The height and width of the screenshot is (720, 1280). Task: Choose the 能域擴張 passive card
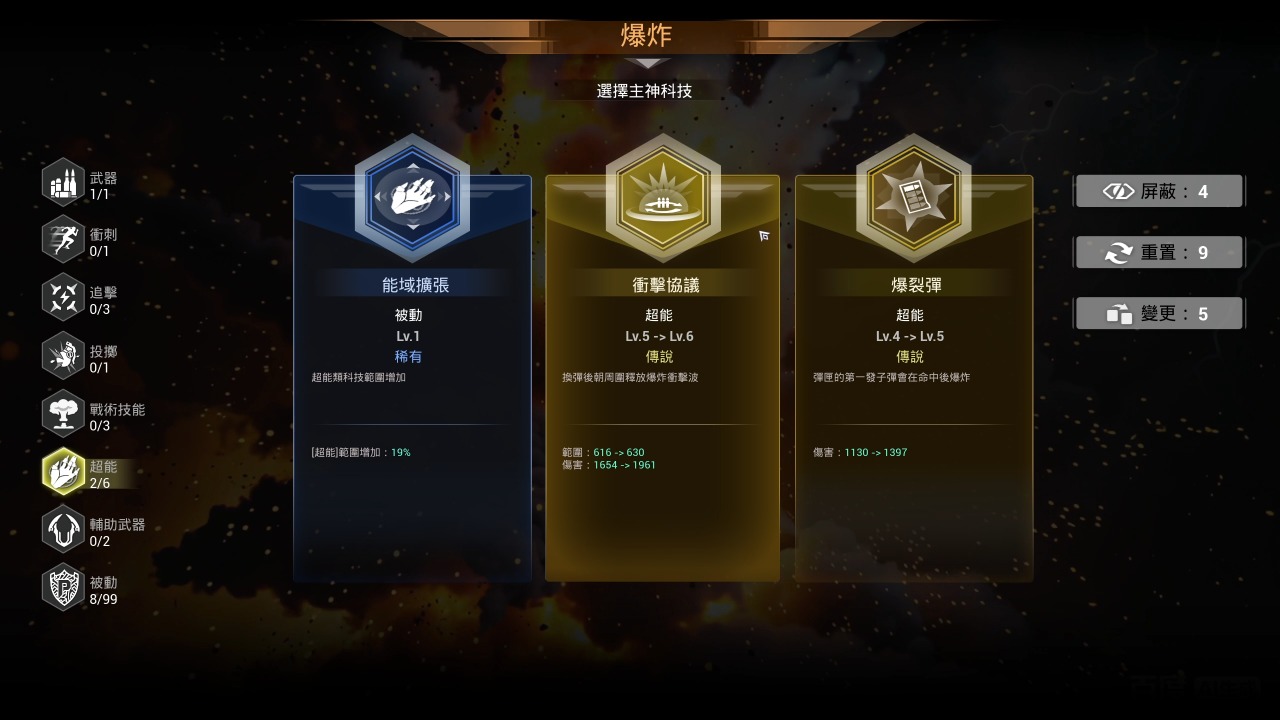pos(412,380)
